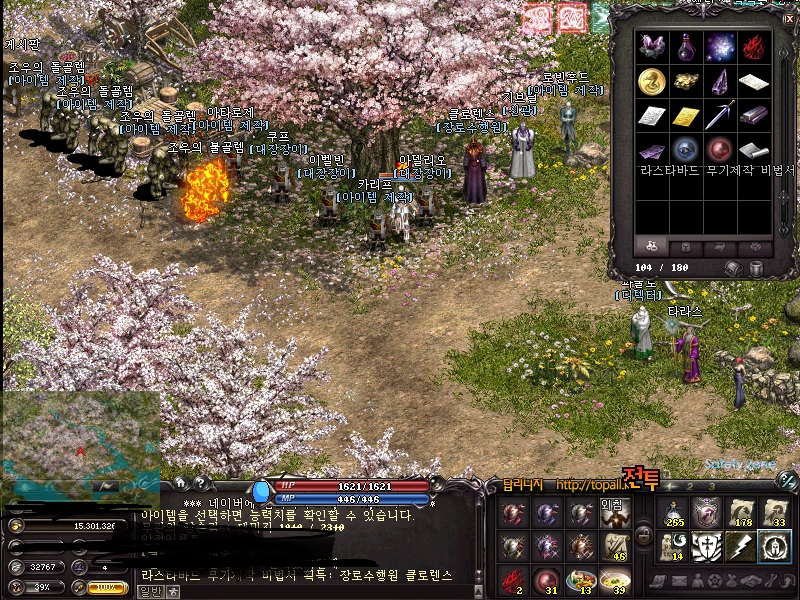Choose the yellow scroll paper item

click(x=685, y=116)
